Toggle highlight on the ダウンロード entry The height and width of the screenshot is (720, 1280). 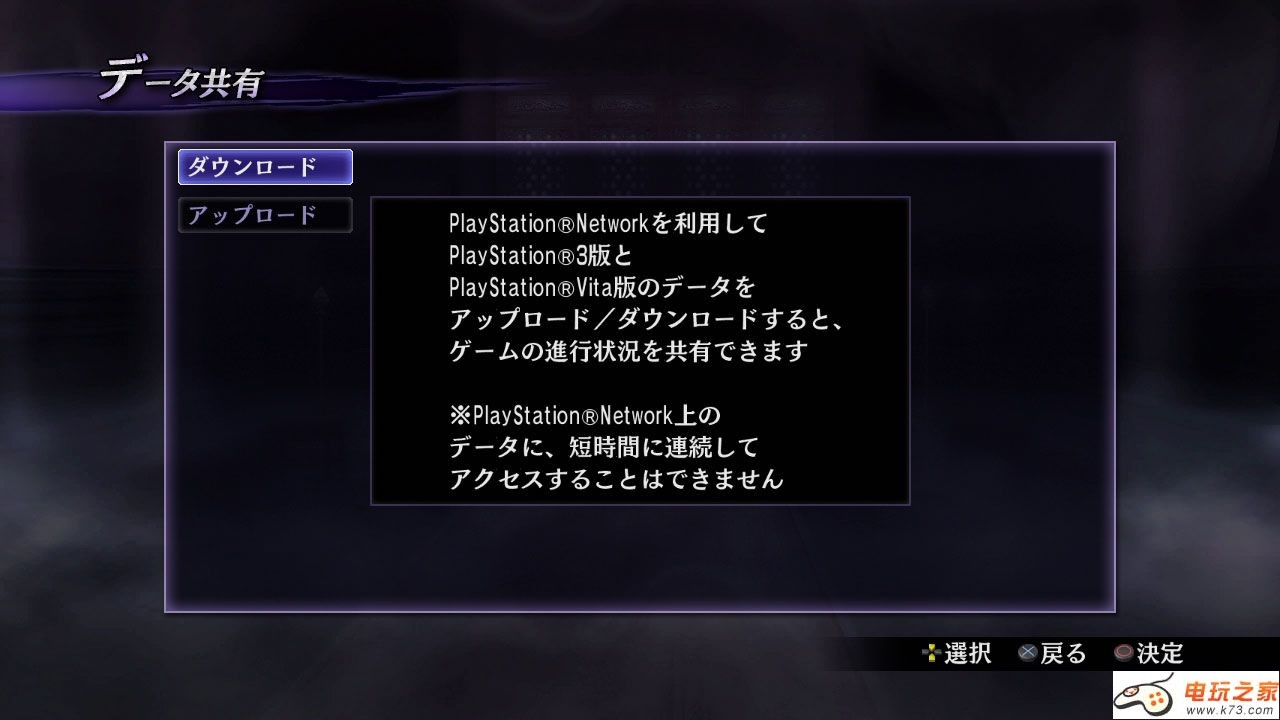pos(264,167)
